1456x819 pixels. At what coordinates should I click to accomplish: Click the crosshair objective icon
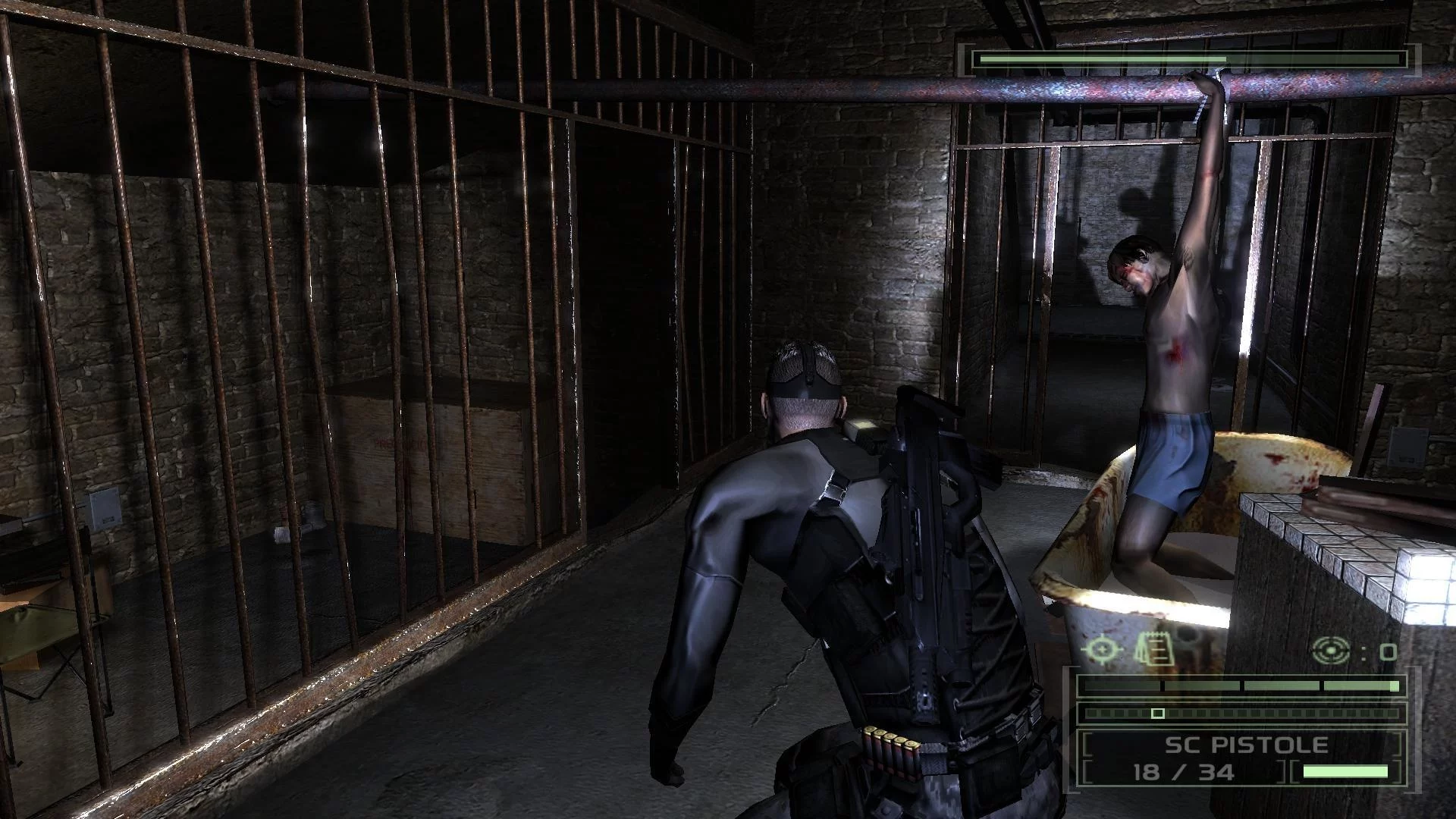(1101, 649)
